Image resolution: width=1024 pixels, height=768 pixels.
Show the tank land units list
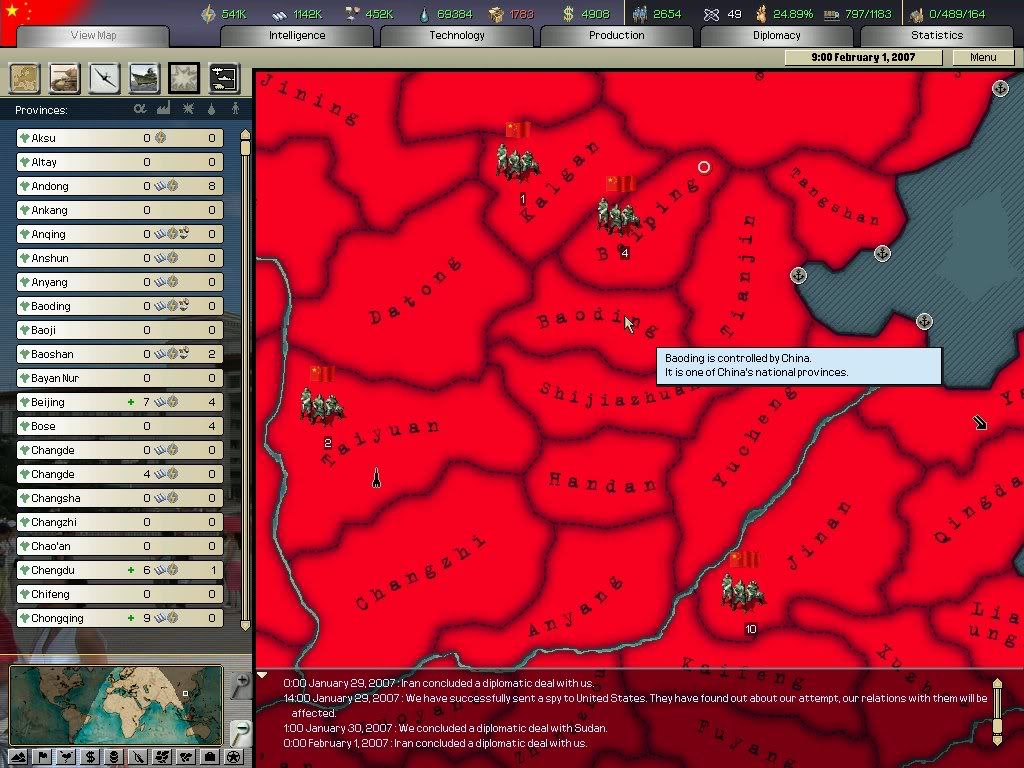click(64, 78)
